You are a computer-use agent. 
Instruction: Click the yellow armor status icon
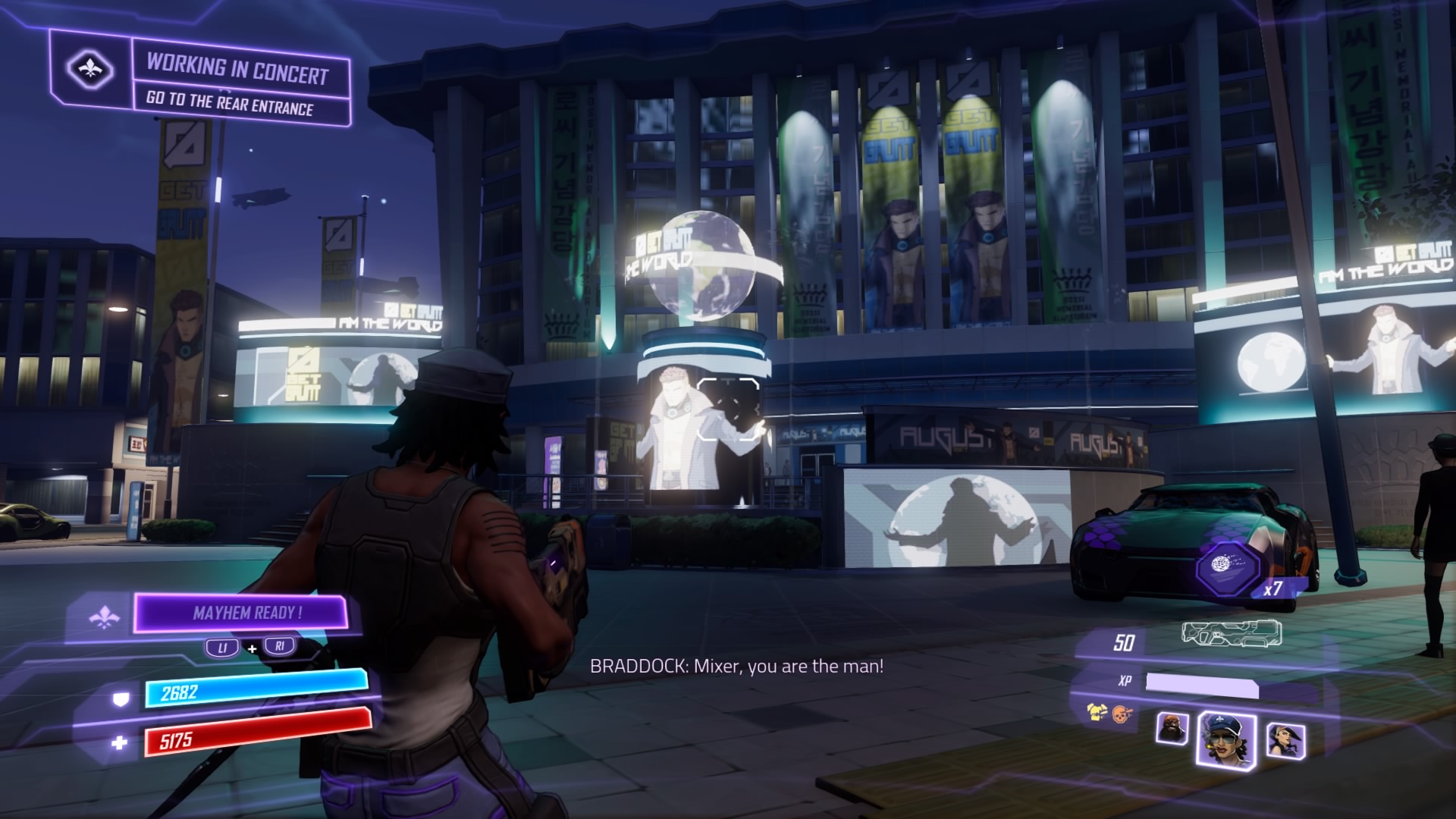pyautogui.click(x=1096, y=712)
